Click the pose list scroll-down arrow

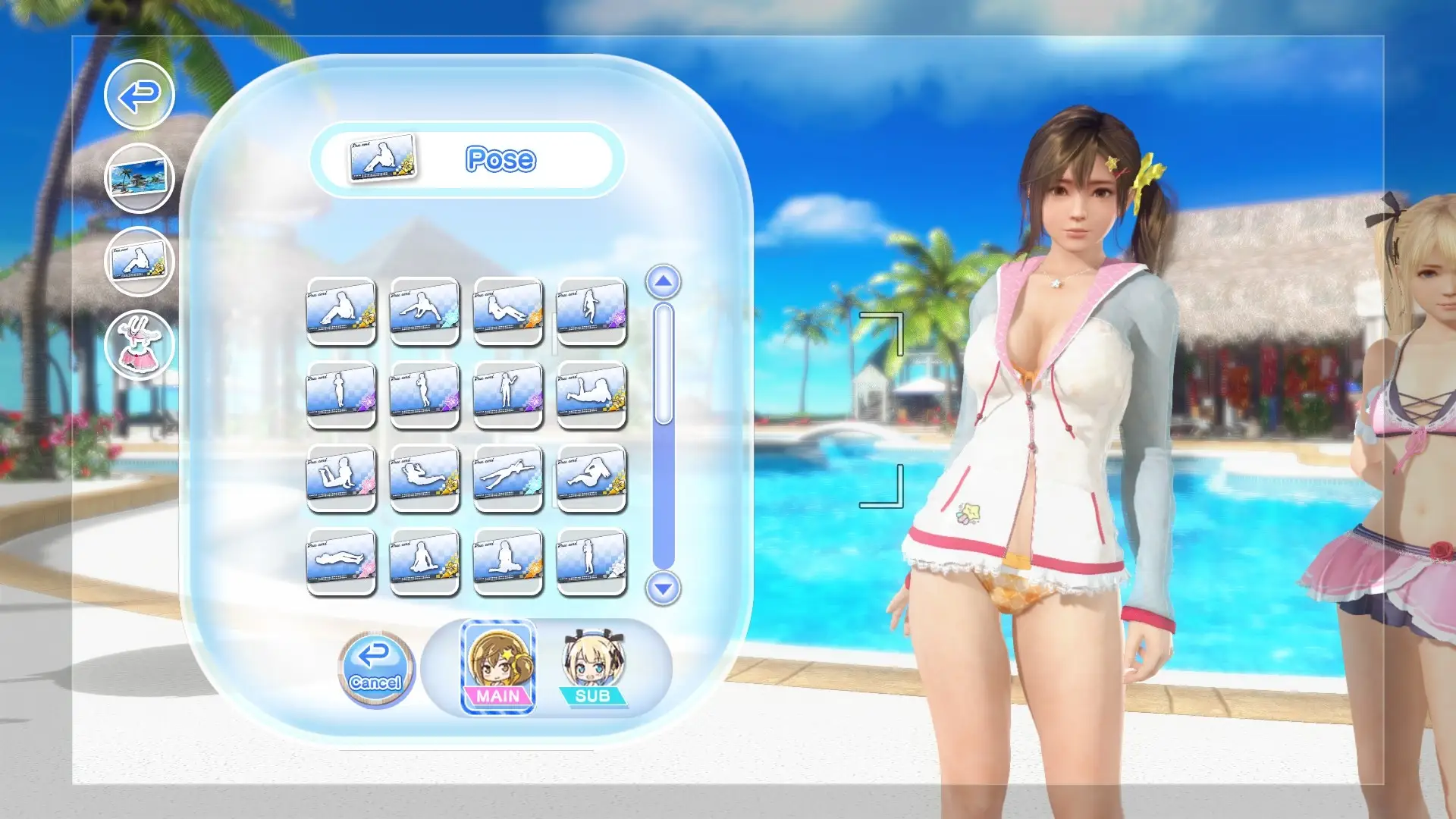click(x=663, y=588)
